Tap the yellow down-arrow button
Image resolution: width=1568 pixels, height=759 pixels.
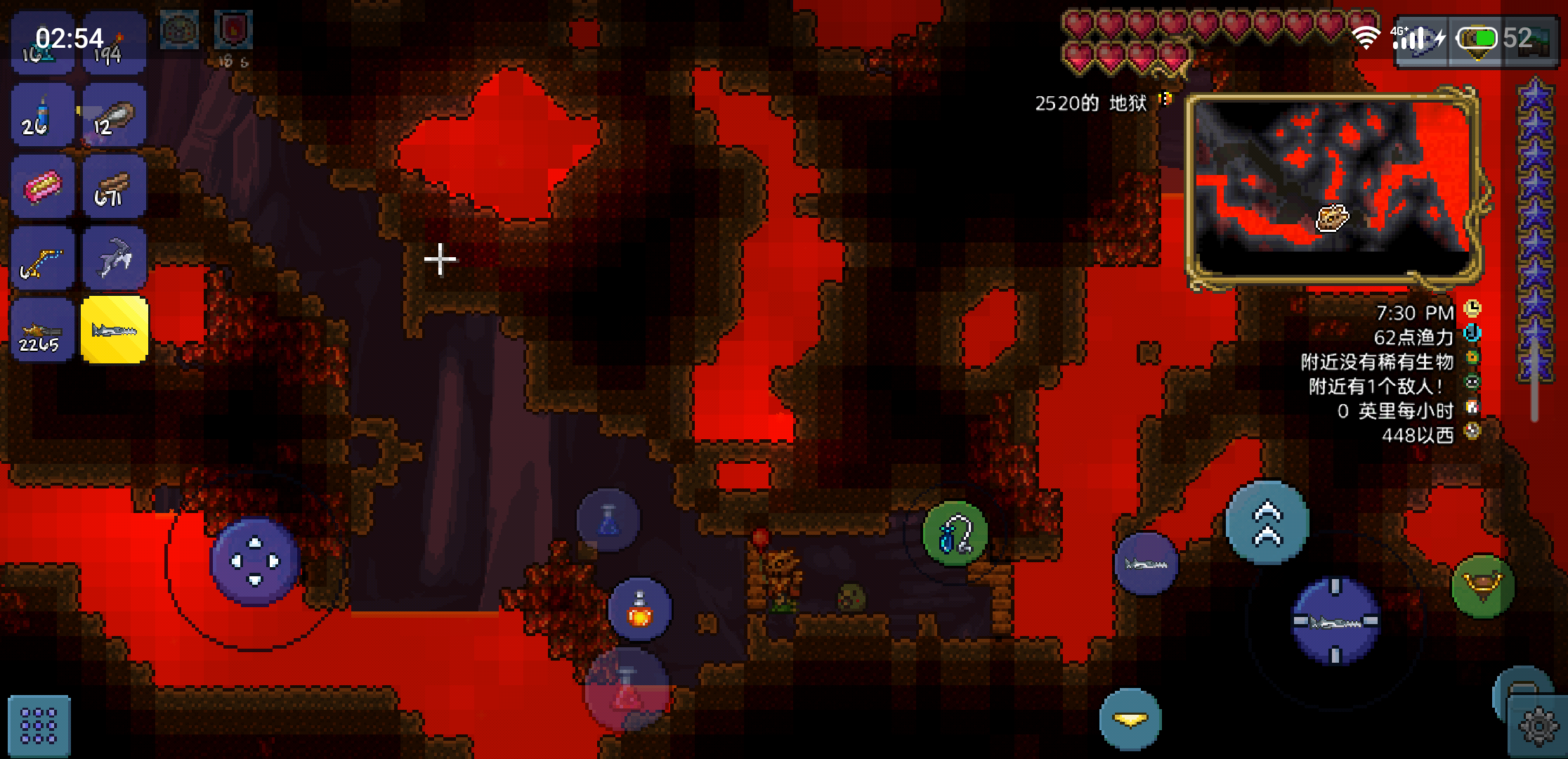(1130, 720)
